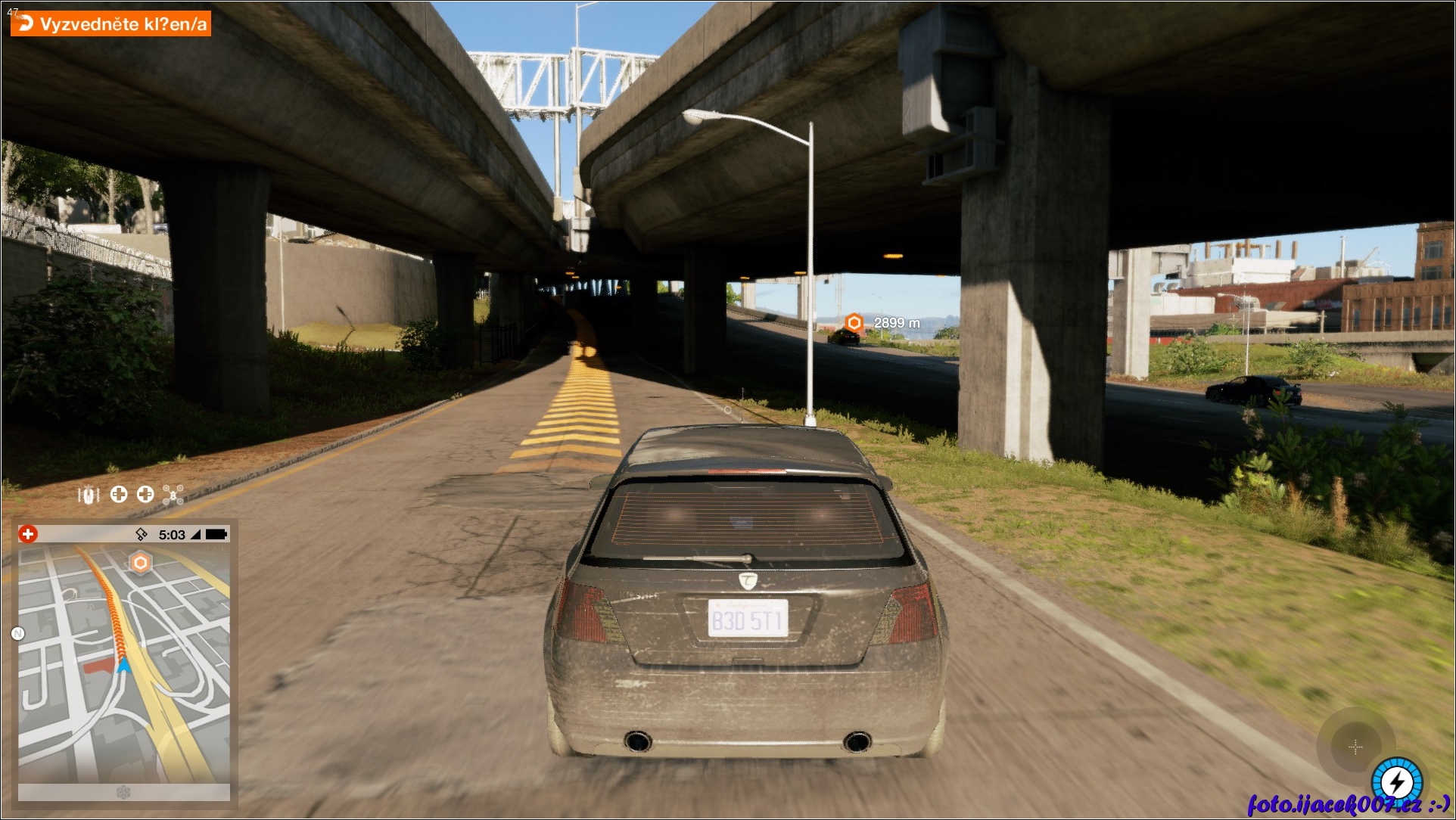
Task: Activate the lightning bolt hack icon
Action: click(1397, 782)
